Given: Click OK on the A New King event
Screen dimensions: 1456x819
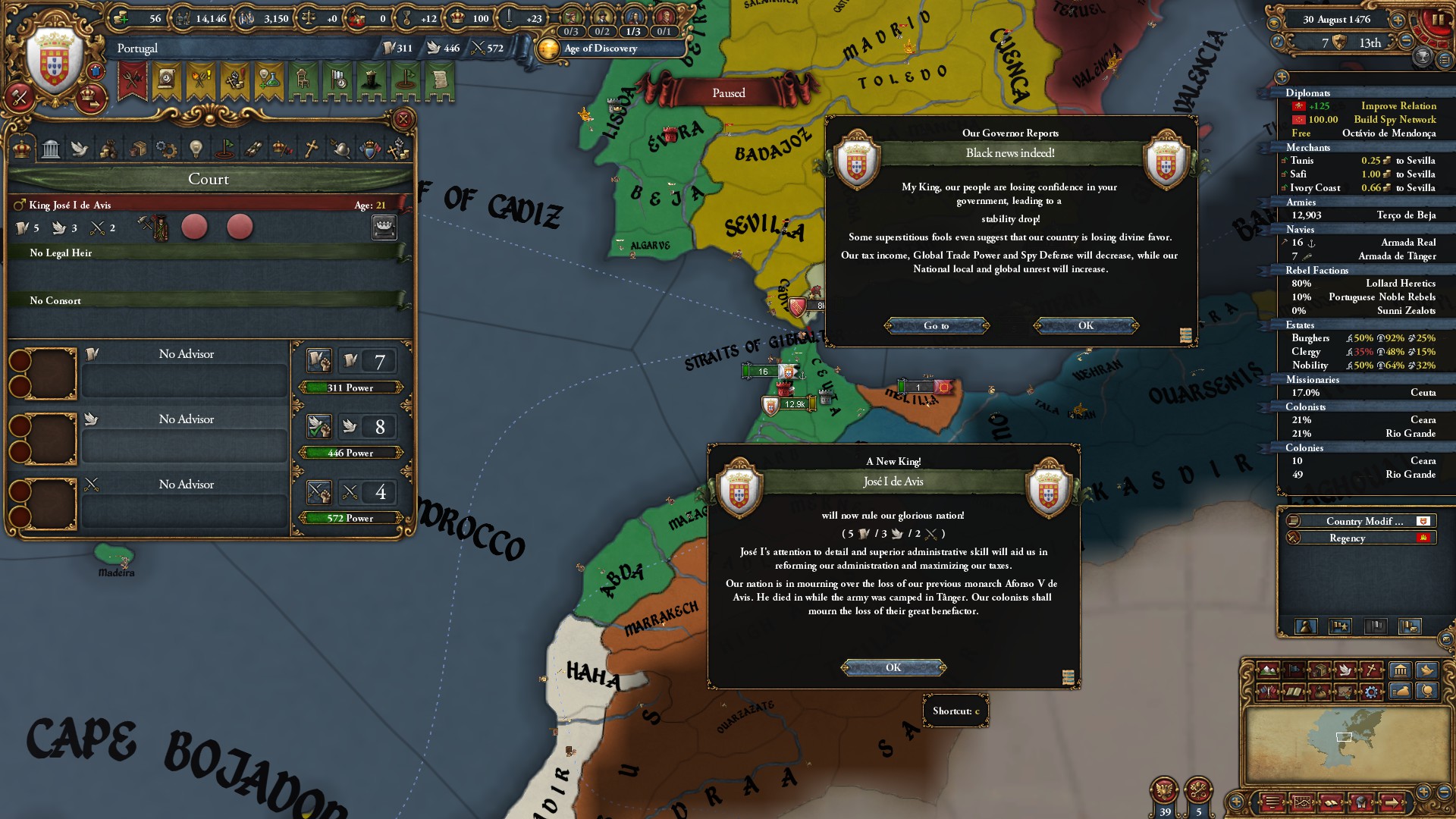Looking at the screenshot, I should tap(893, 667).
